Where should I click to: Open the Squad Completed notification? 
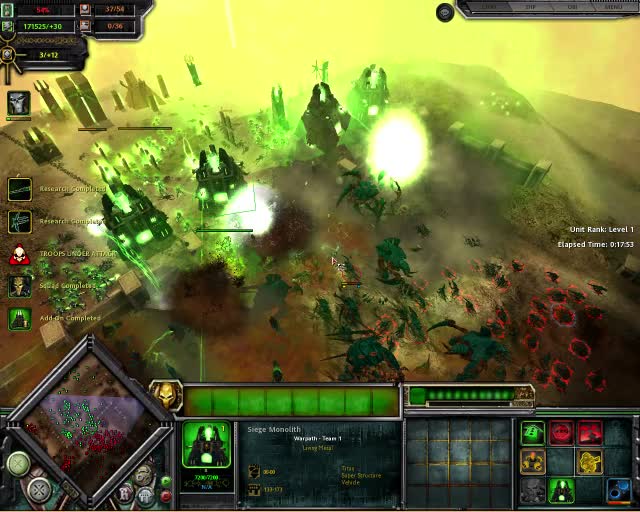19,286
